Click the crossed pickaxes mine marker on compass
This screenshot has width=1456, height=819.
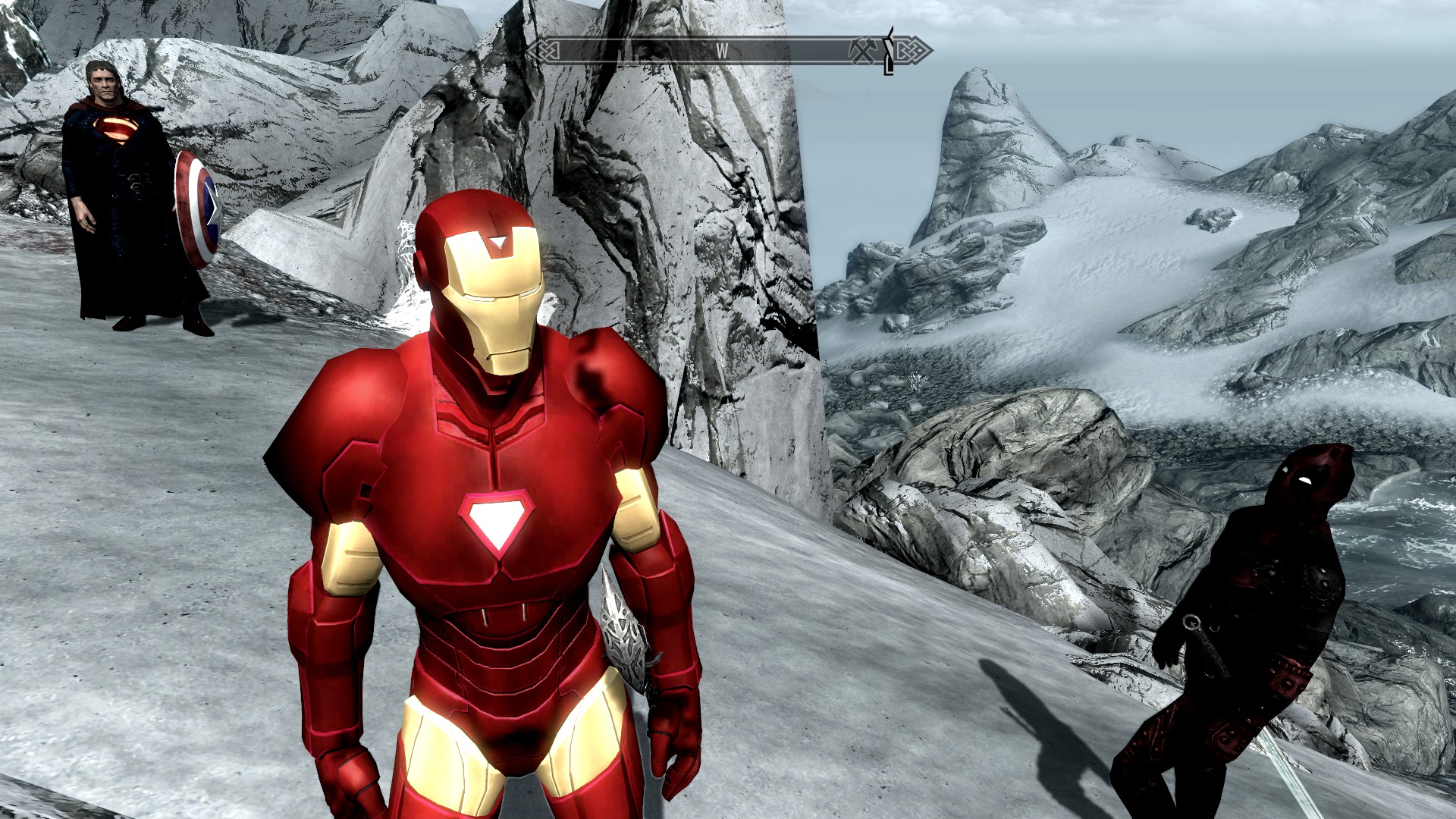pyautogui.click(x=862, y=51)
